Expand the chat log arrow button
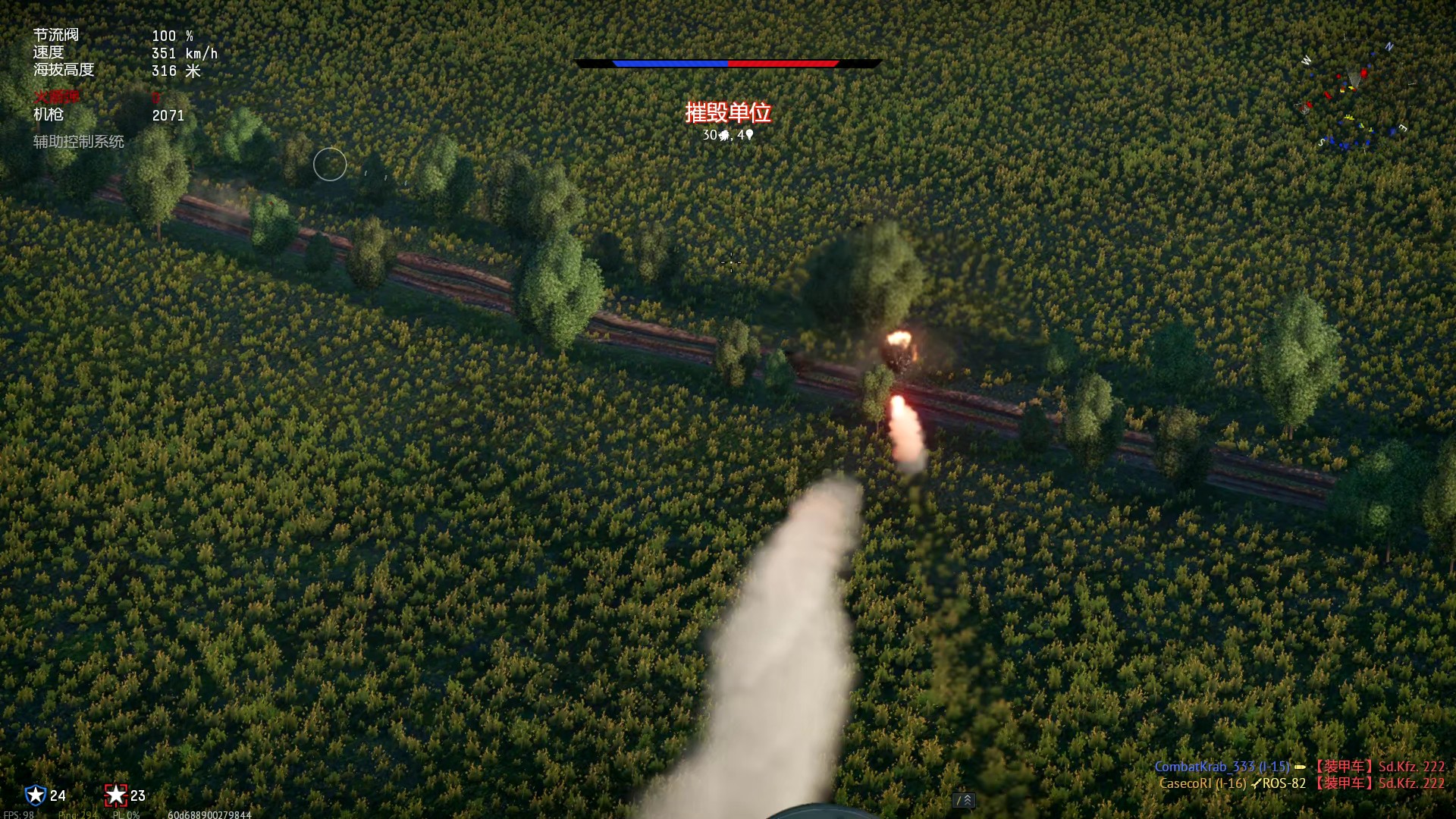 (963, 800)
